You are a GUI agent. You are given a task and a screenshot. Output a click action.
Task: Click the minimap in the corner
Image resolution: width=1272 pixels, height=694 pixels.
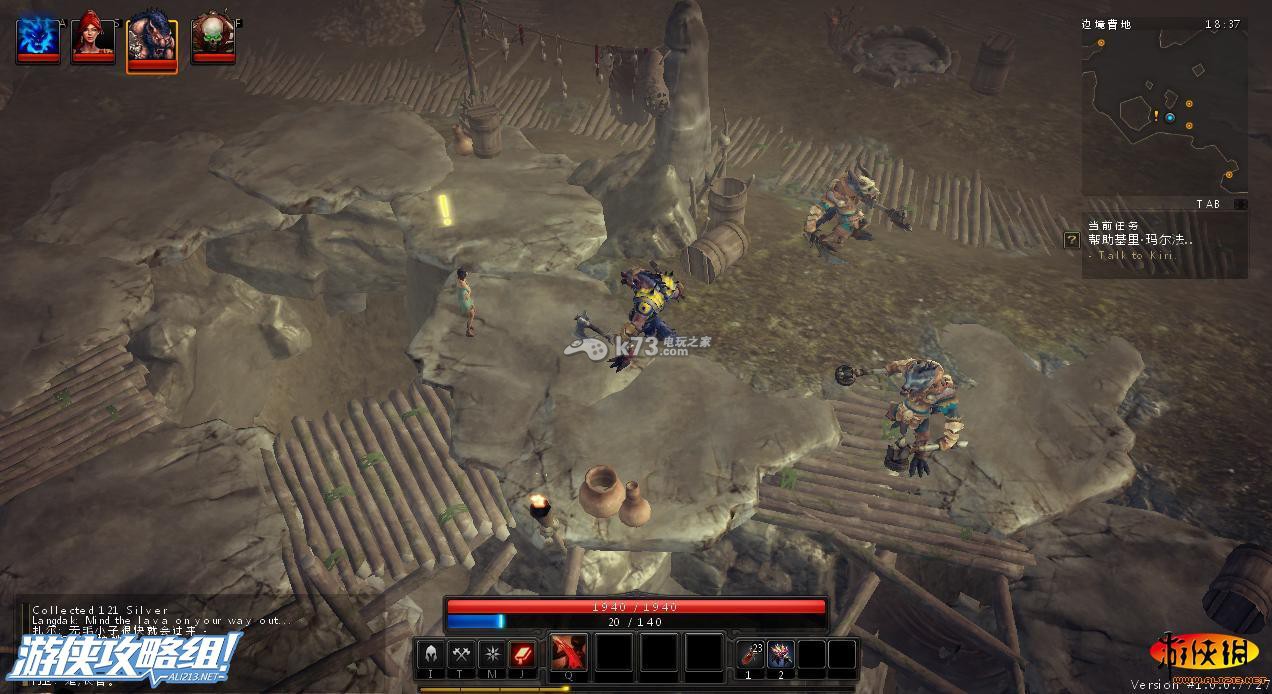[1163, 112]
